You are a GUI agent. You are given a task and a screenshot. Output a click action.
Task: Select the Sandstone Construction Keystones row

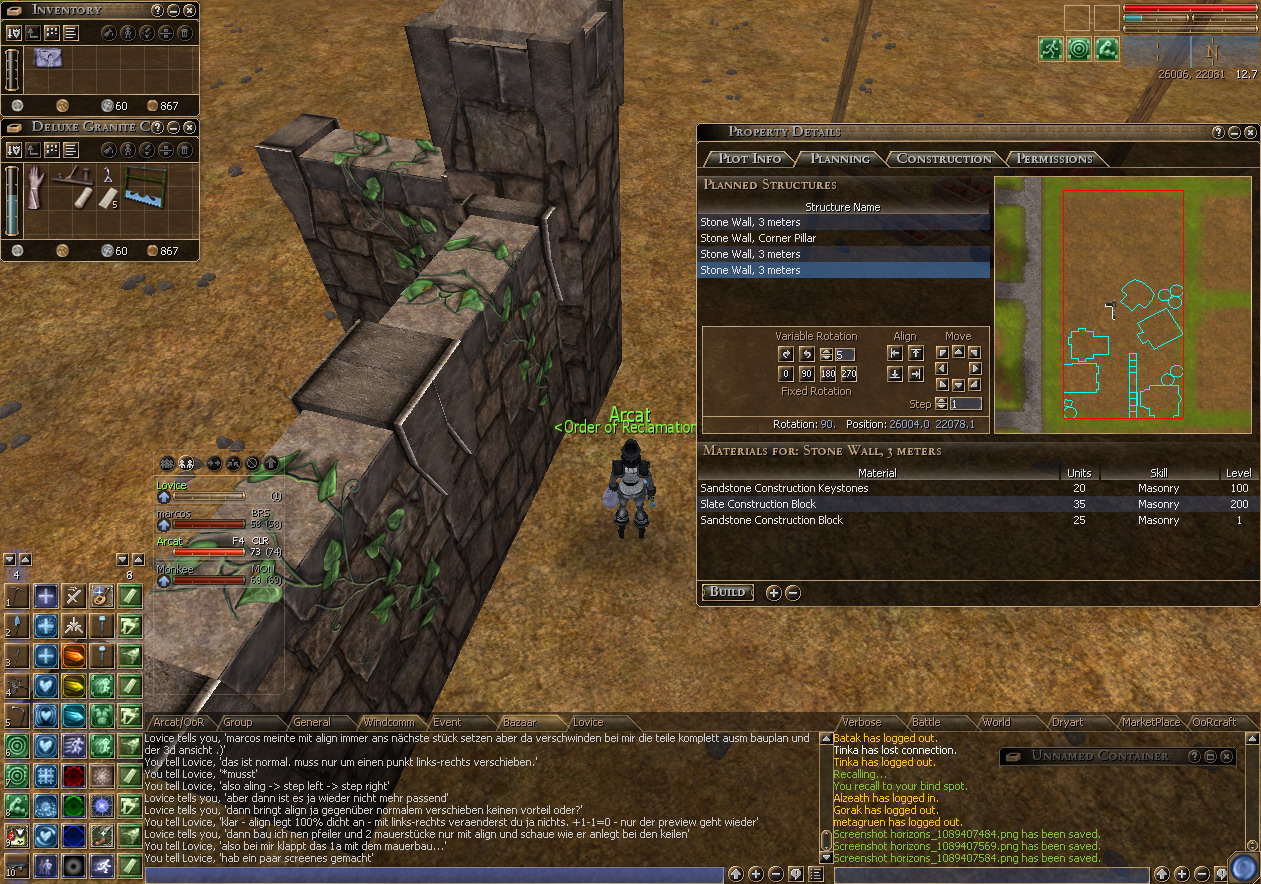pyautogui.click(x=784, y=488)
